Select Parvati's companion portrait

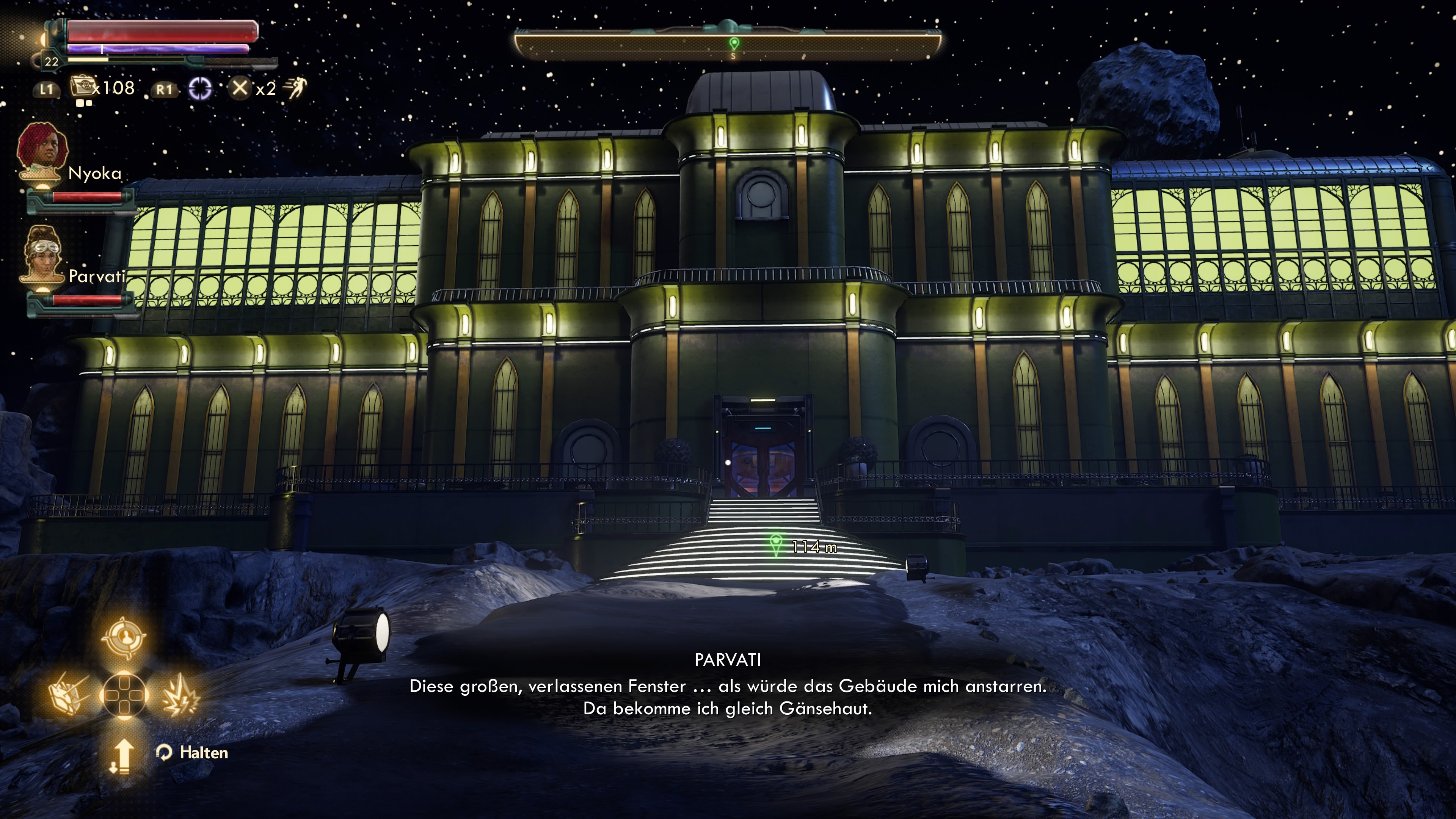[43, 256]
